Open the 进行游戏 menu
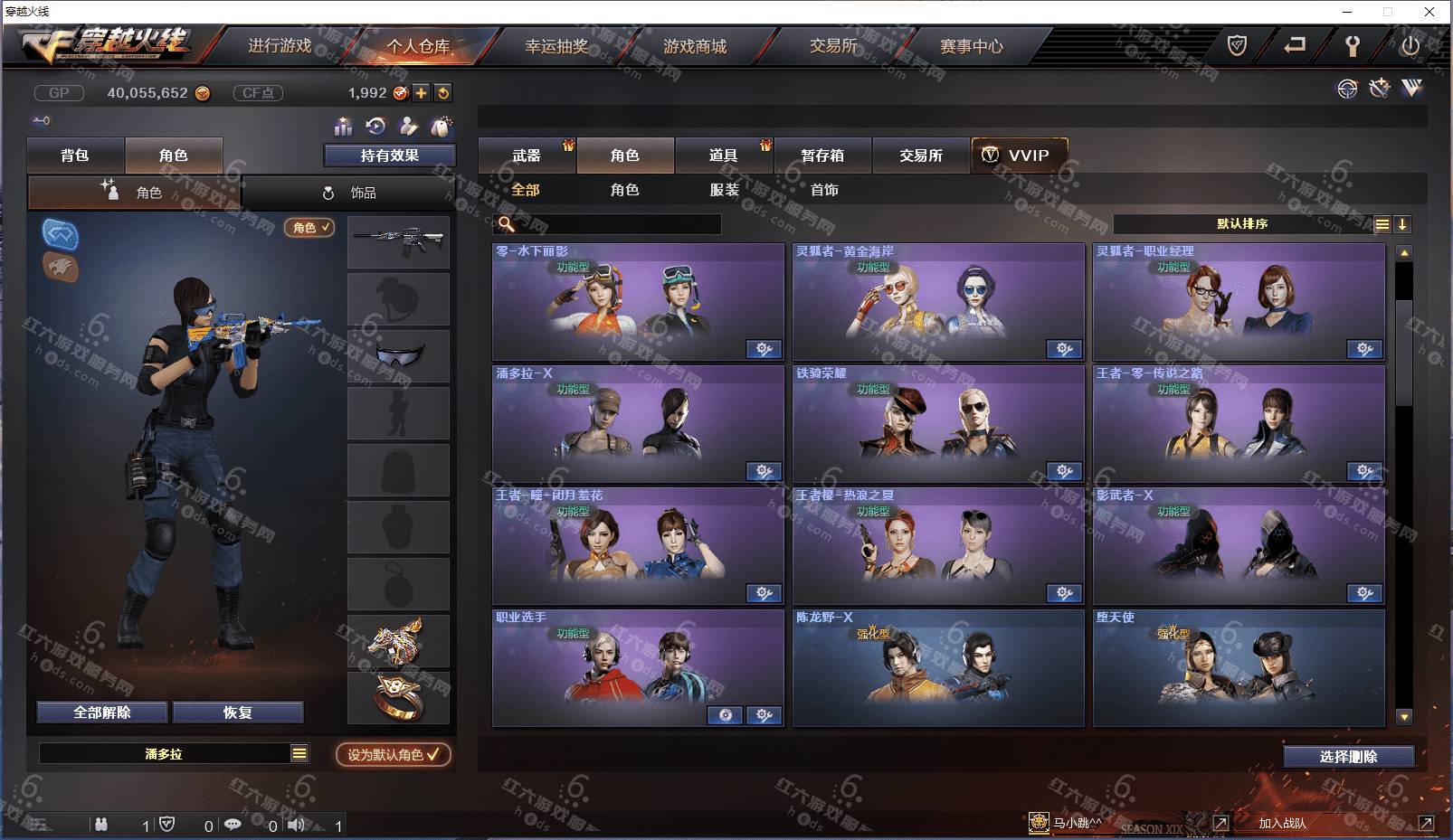1453x840 pixels. click(x=280, y=46)
